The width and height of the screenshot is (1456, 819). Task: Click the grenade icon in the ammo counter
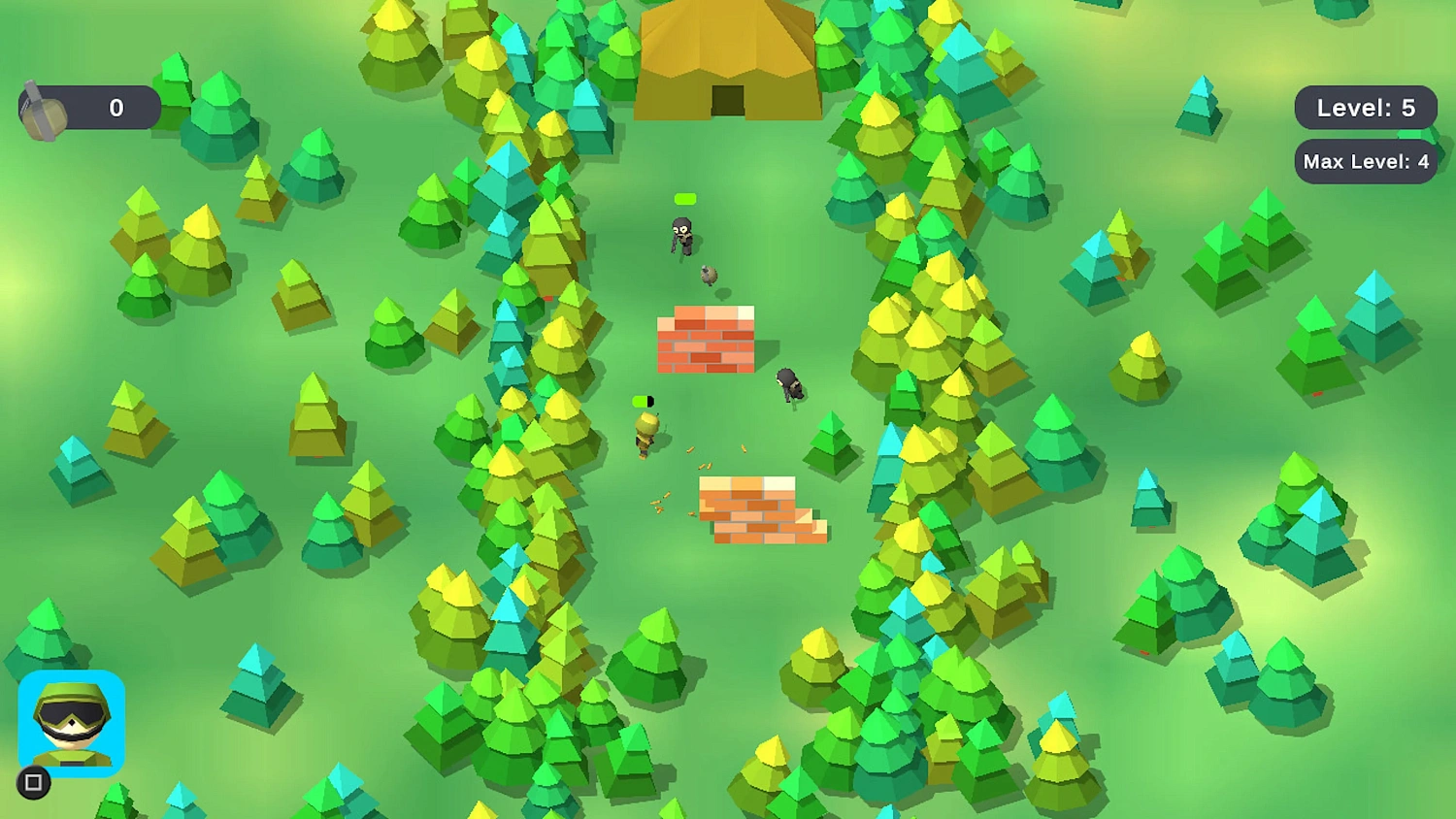(42, 108)
